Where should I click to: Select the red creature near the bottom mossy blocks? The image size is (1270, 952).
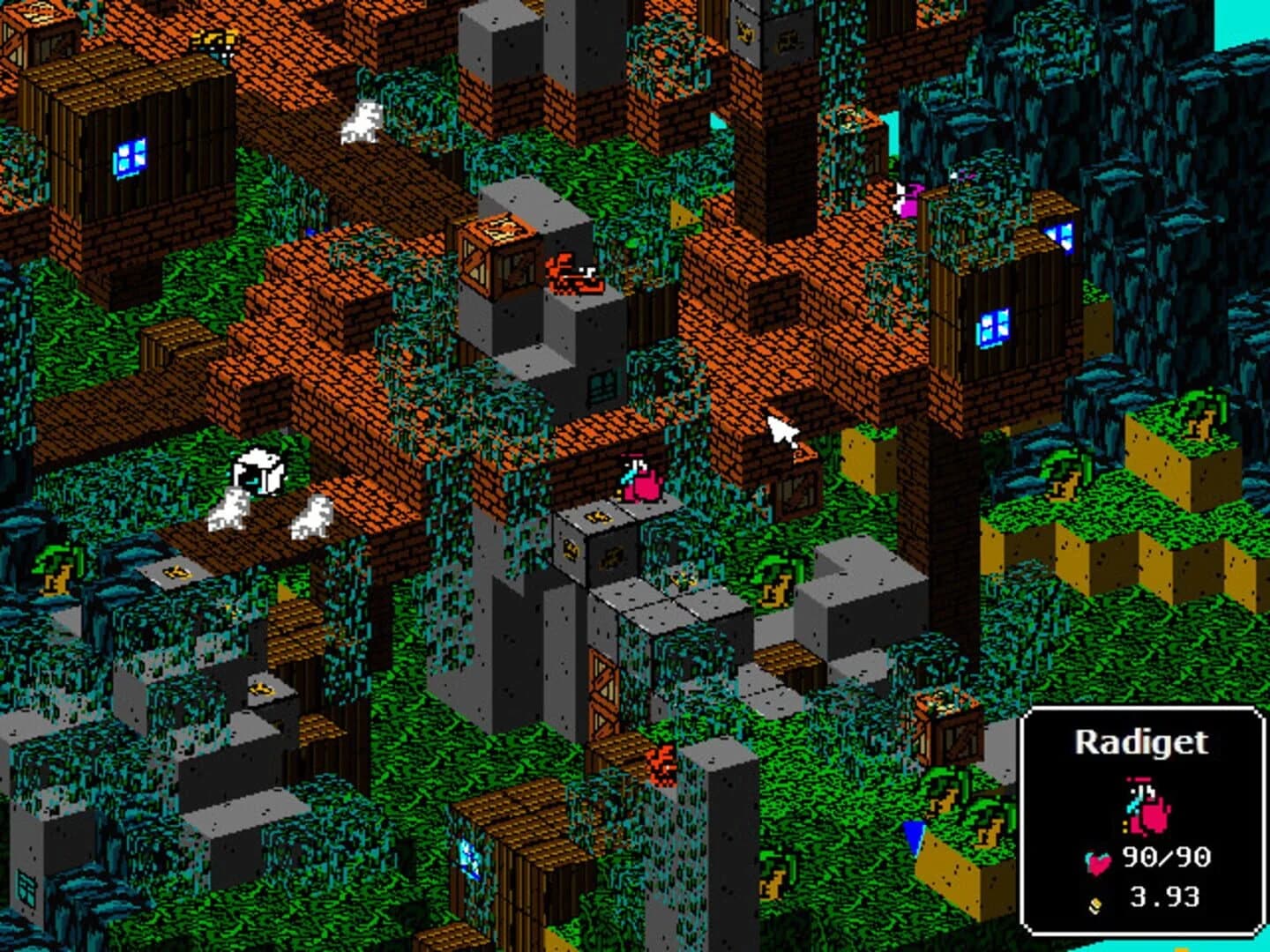pyautogui.click(x=661, y=765)
